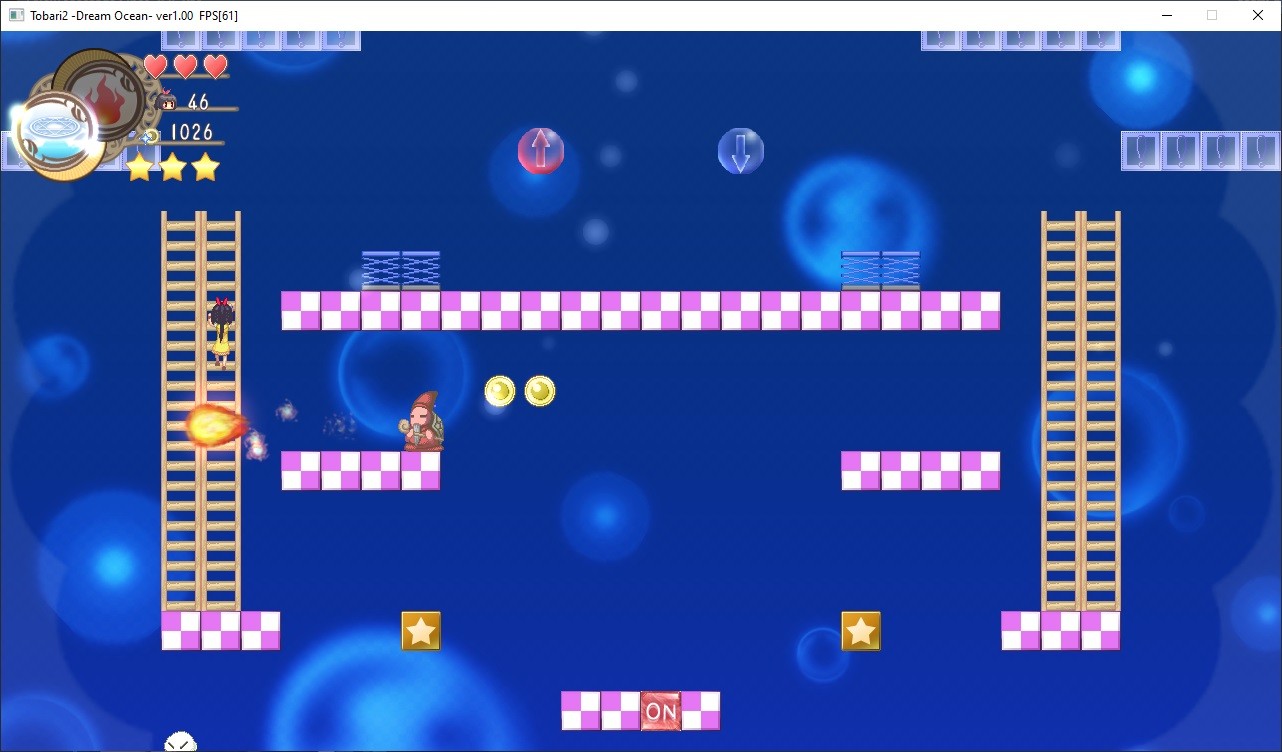Click the red up-arrow bubble
This screenshot has width=1282, height=752.
tap(540, 150)
